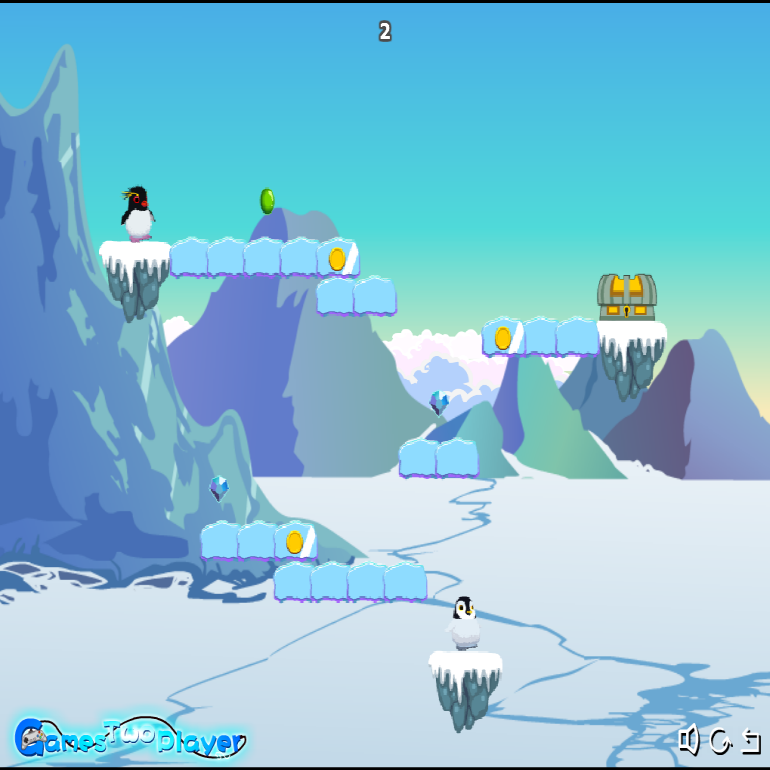
Task: Click the back arrow exit button
Action: pos(750,741)
